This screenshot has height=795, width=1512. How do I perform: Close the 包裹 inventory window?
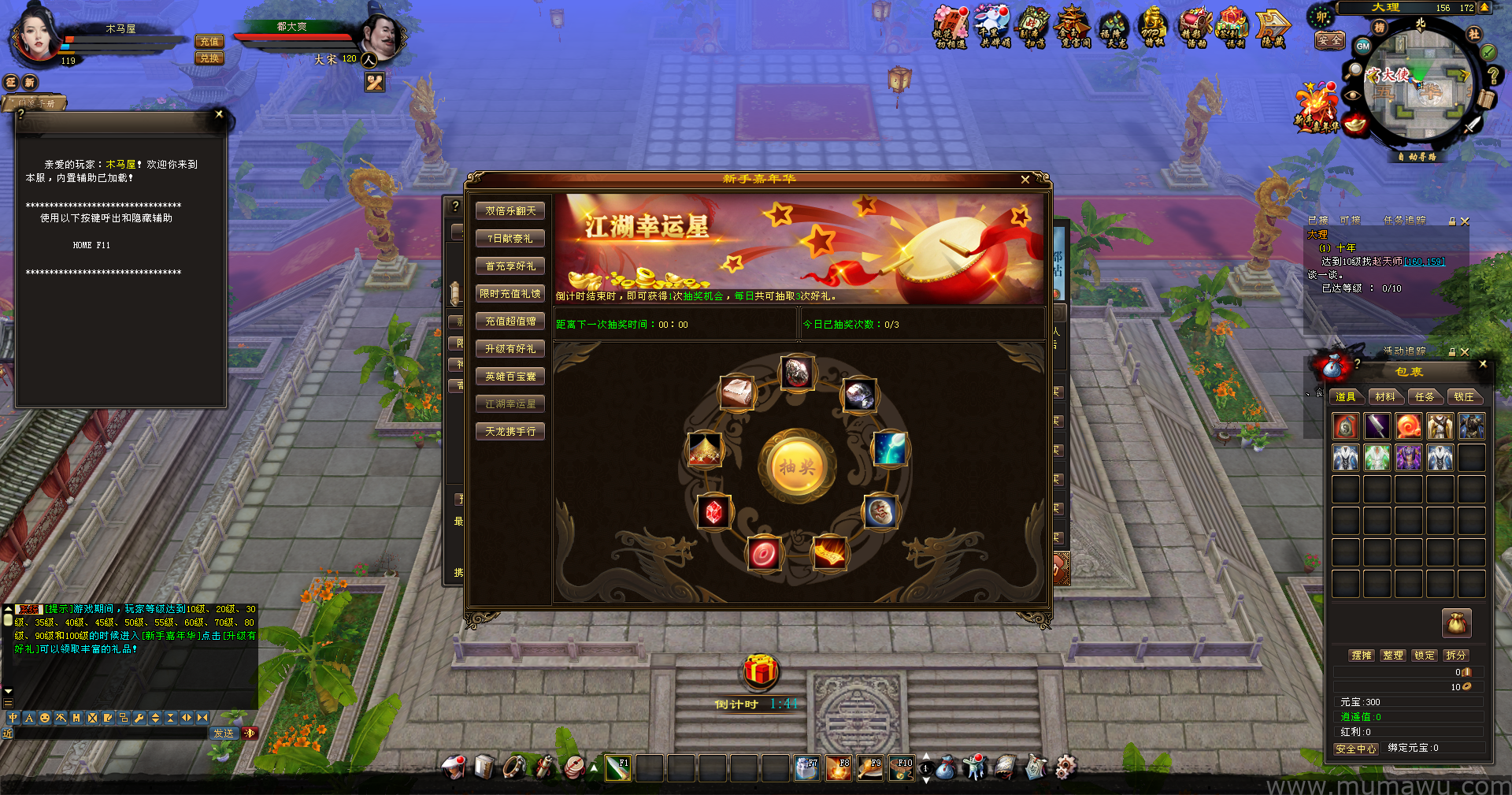[1483, 364]
